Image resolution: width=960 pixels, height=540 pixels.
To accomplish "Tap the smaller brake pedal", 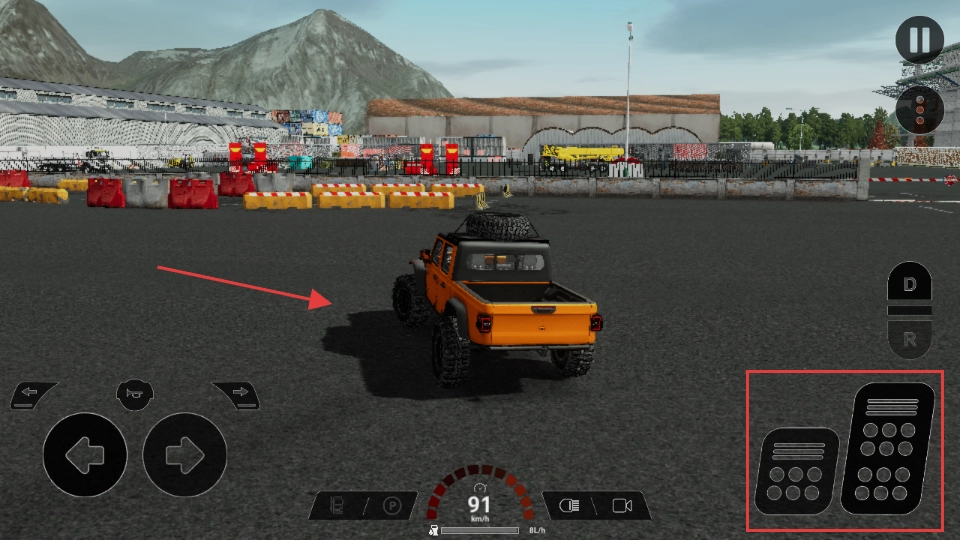I will (x=797, y=470).
